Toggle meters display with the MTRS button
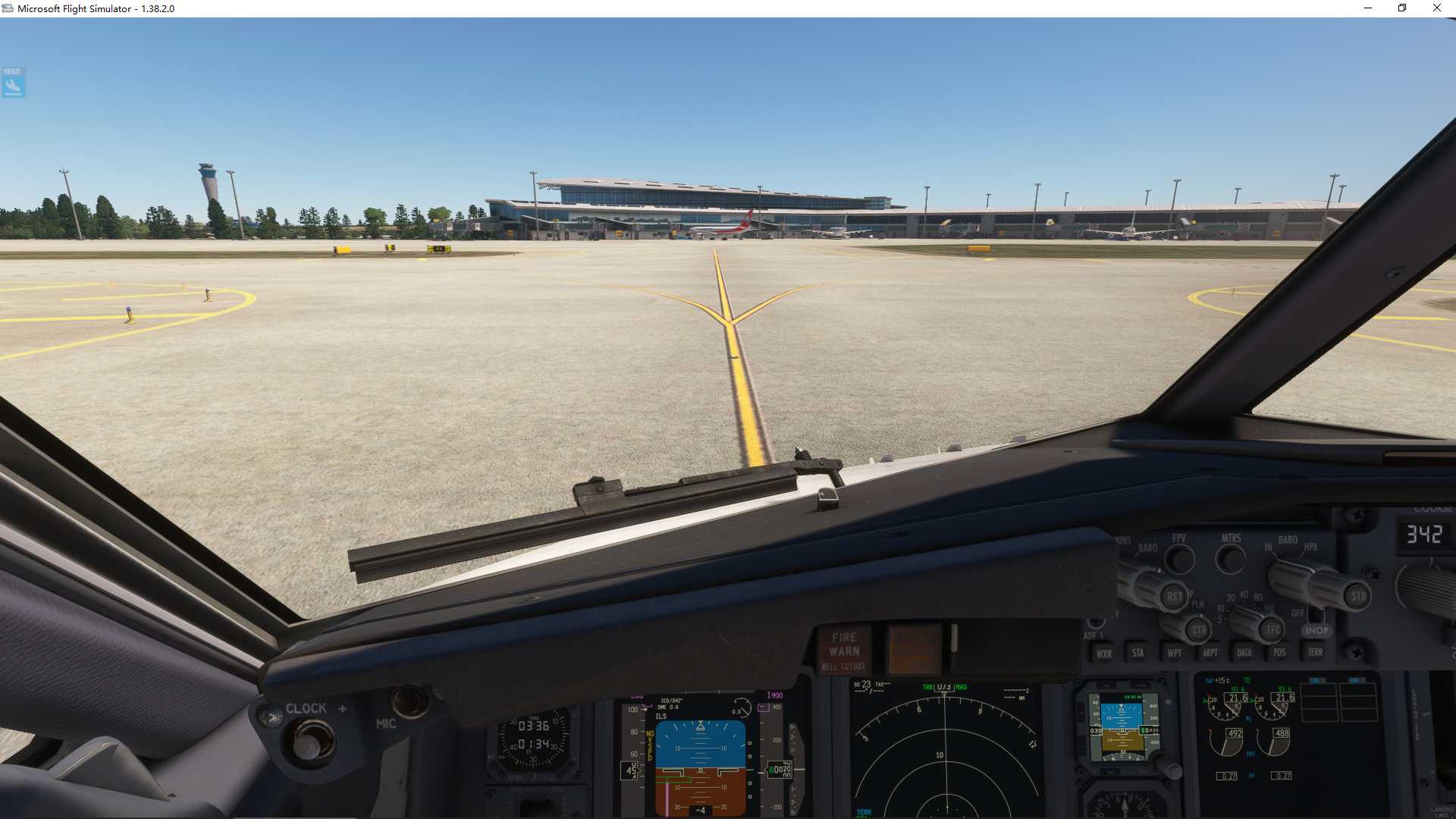 (1230, 556)
